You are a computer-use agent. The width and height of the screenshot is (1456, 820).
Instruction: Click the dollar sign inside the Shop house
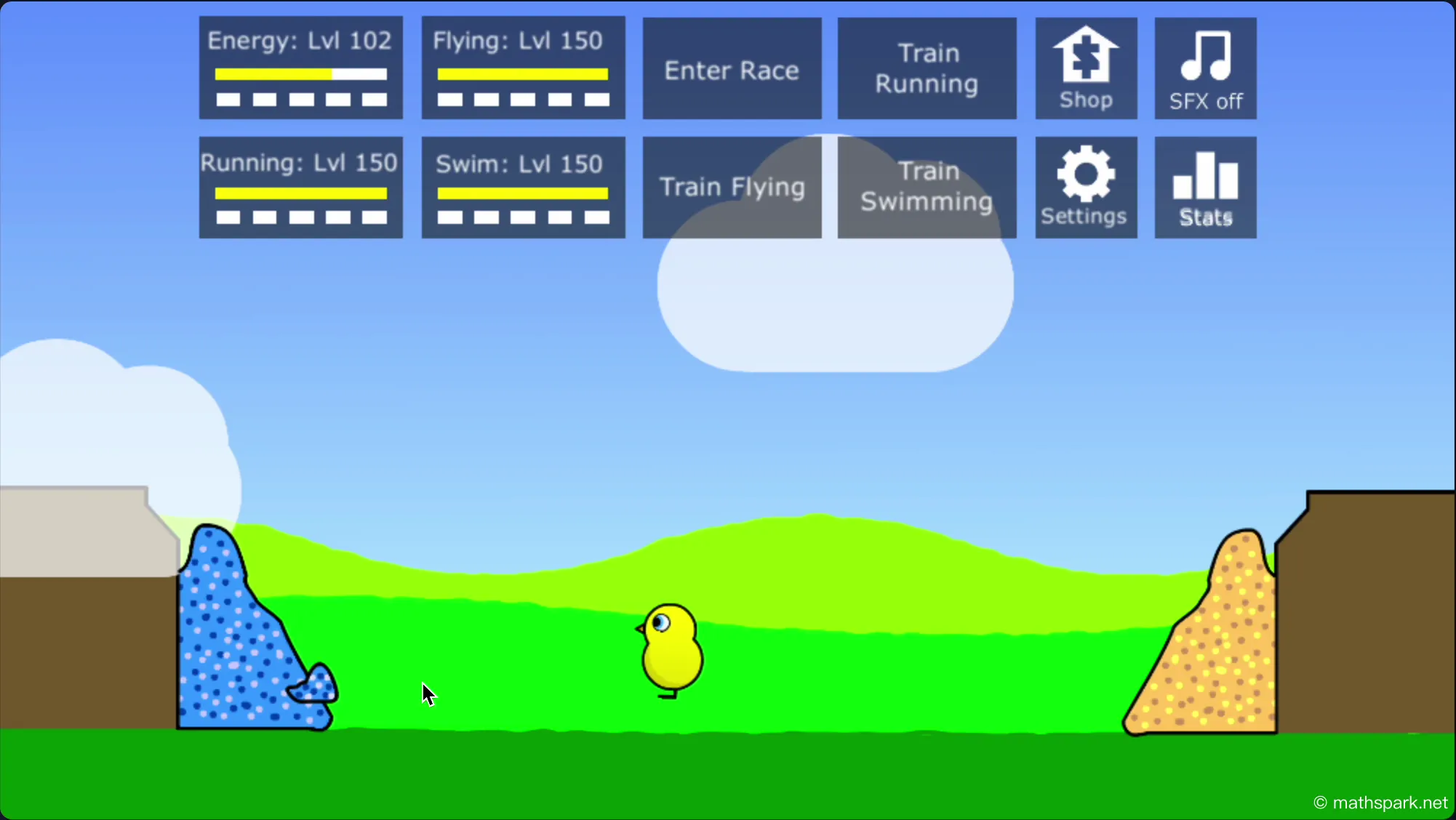[x=1085, y=55]
